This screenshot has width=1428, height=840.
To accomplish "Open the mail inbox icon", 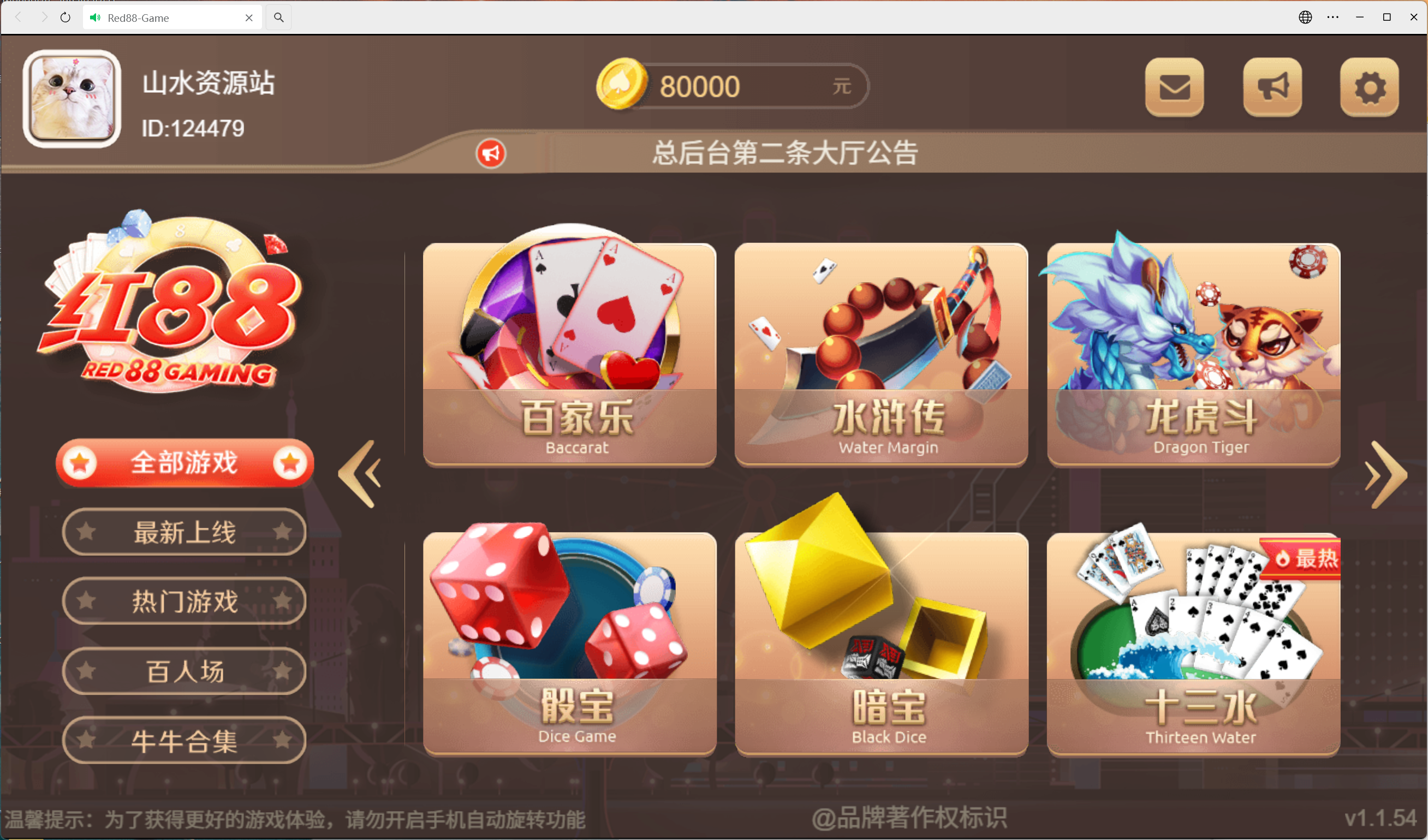I will pos(1174,87).
